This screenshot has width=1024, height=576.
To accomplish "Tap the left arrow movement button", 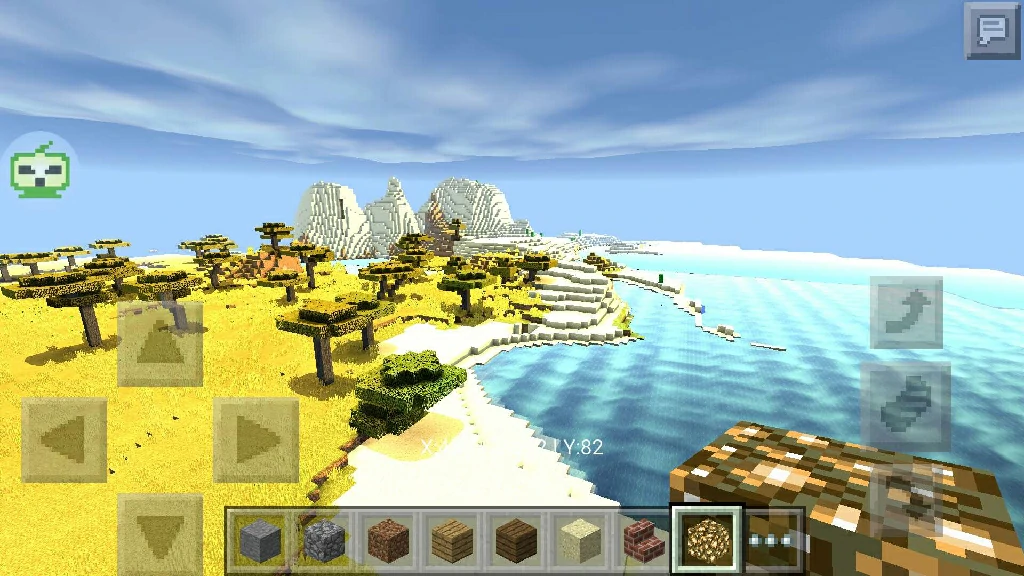I will tap(64, 440).
